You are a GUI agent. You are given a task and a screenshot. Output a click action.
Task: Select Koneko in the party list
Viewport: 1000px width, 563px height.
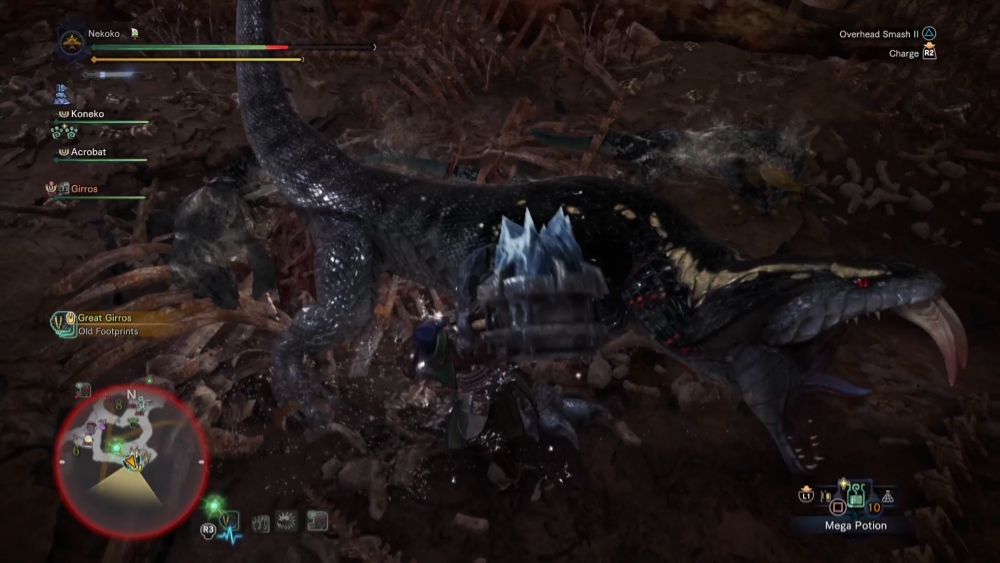pos(87,114)
